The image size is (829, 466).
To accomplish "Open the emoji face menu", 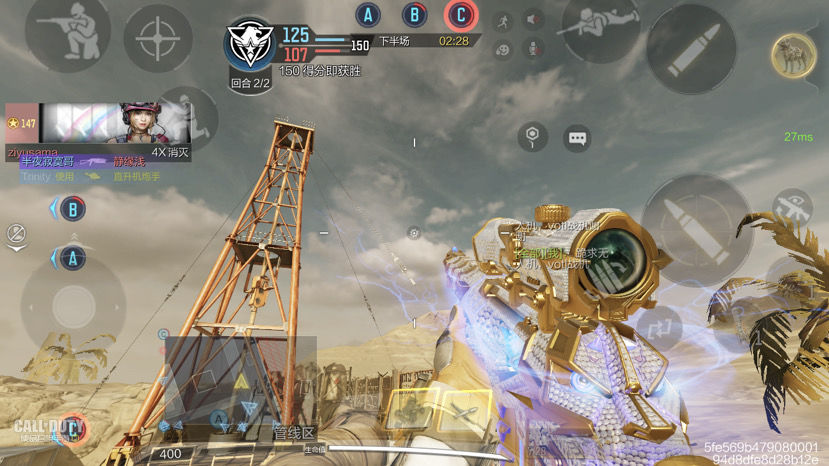I will click(503, 48).
